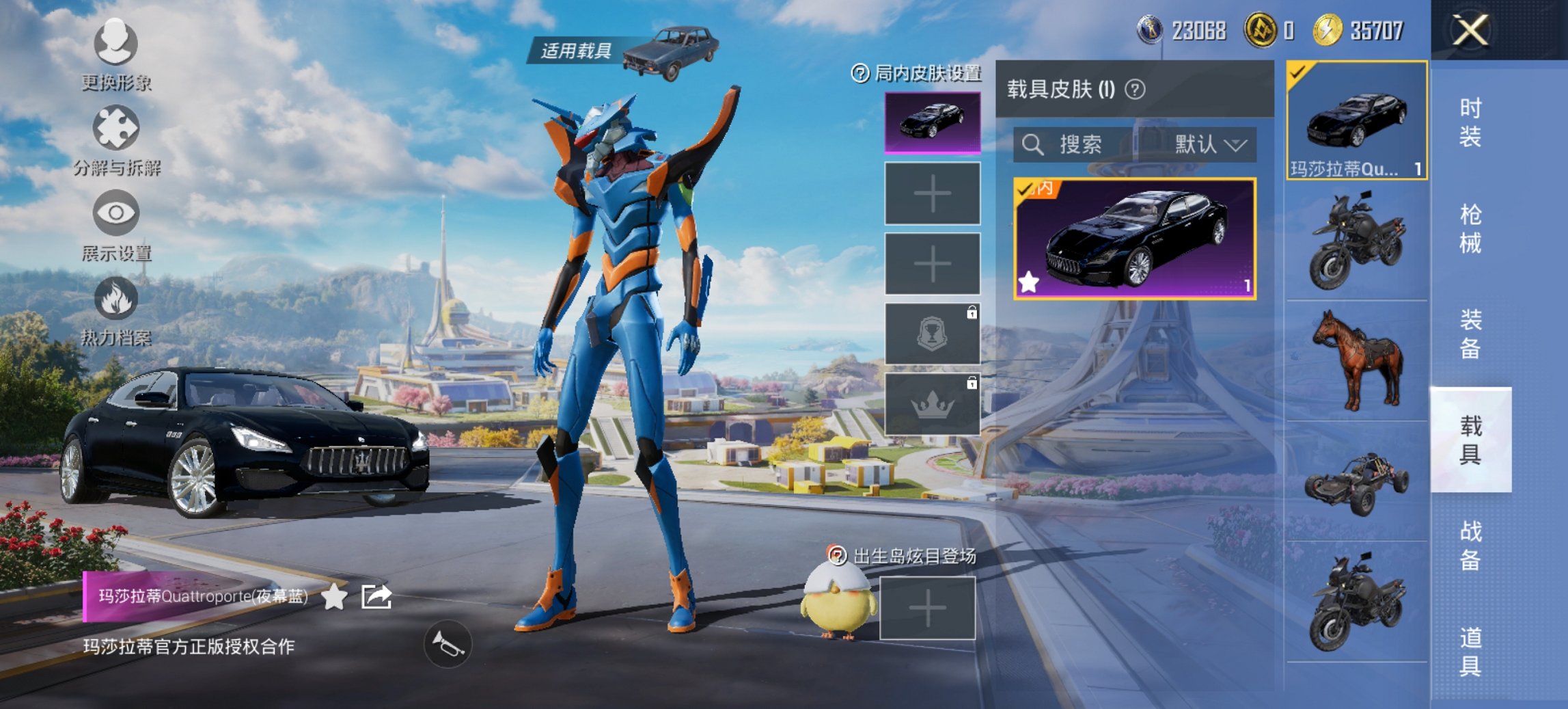1568x709 pixels.
Task: Select the 载具 vehicle tab
Action: (x=1470, y=440)
